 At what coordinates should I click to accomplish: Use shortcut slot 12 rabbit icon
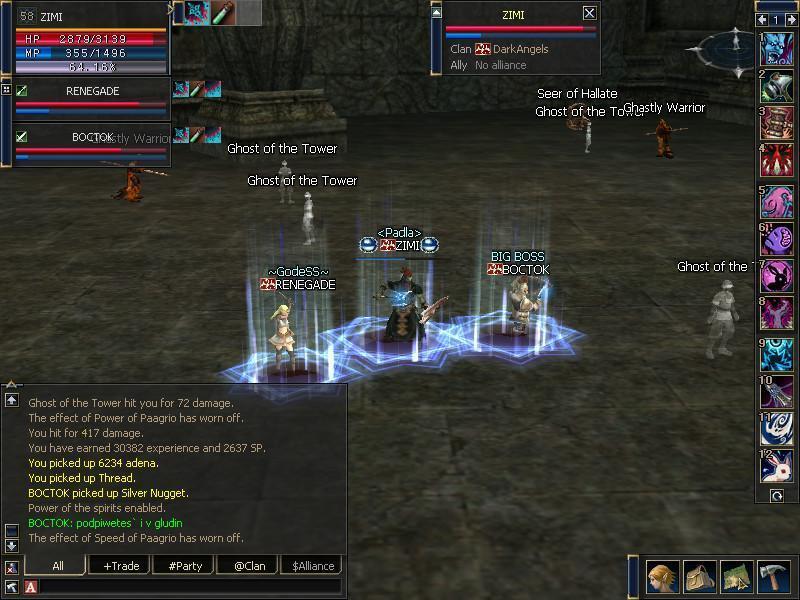click(x=777, y=466)
